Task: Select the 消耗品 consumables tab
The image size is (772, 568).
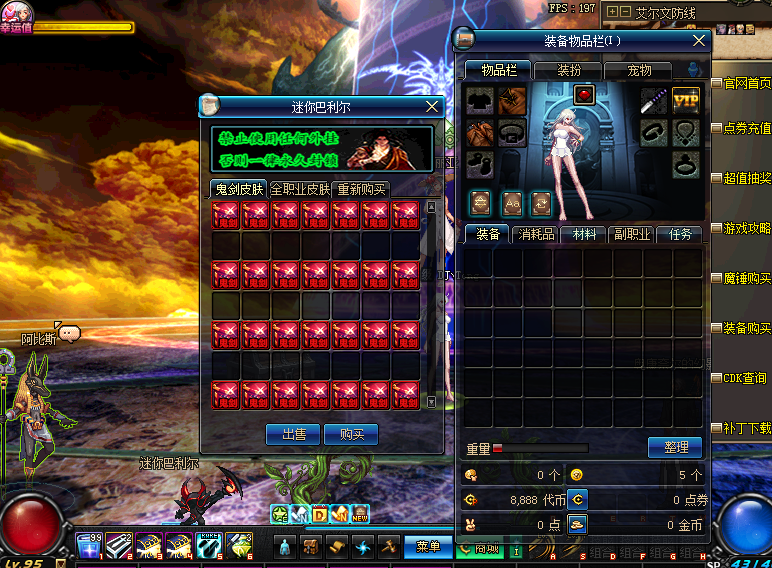Action: (x=535, y=234)
